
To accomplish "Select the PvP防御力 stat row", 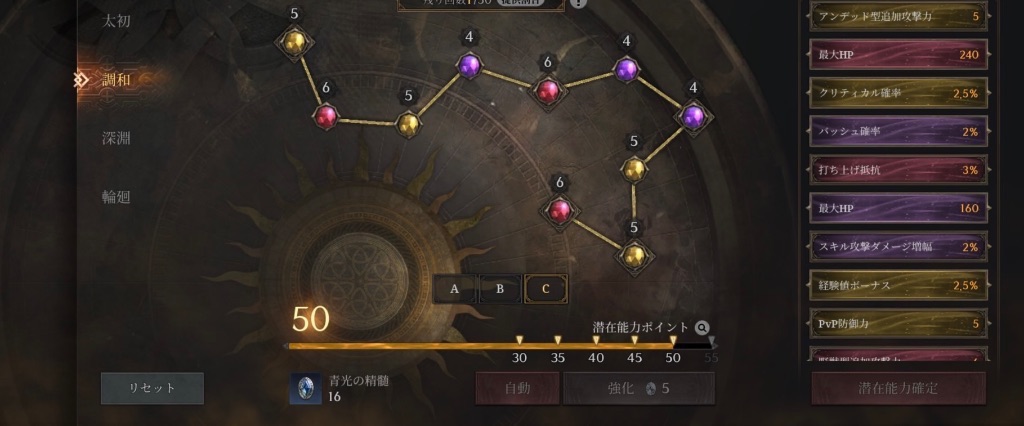I will click(897, 324).
